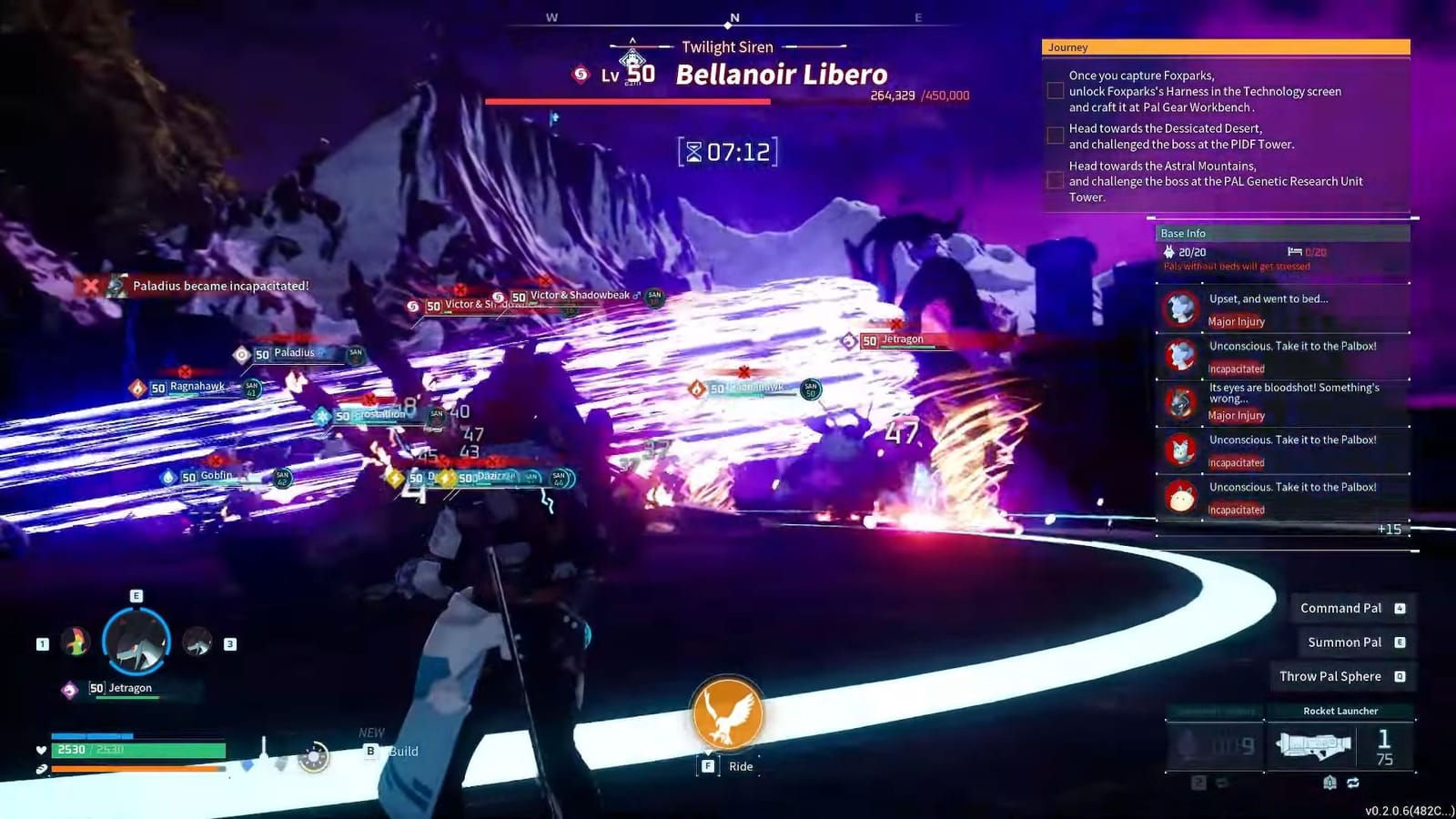Click the weapon cycle arrows icon
1456x819 pixels.
(x=1354, y=780)
